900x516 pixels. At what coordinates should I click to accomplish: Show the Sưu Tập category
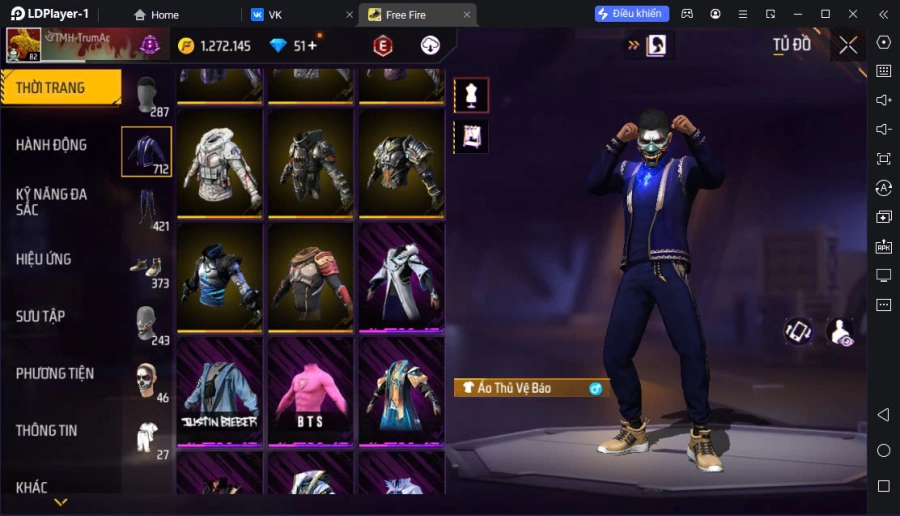click(x=41, y=316)
